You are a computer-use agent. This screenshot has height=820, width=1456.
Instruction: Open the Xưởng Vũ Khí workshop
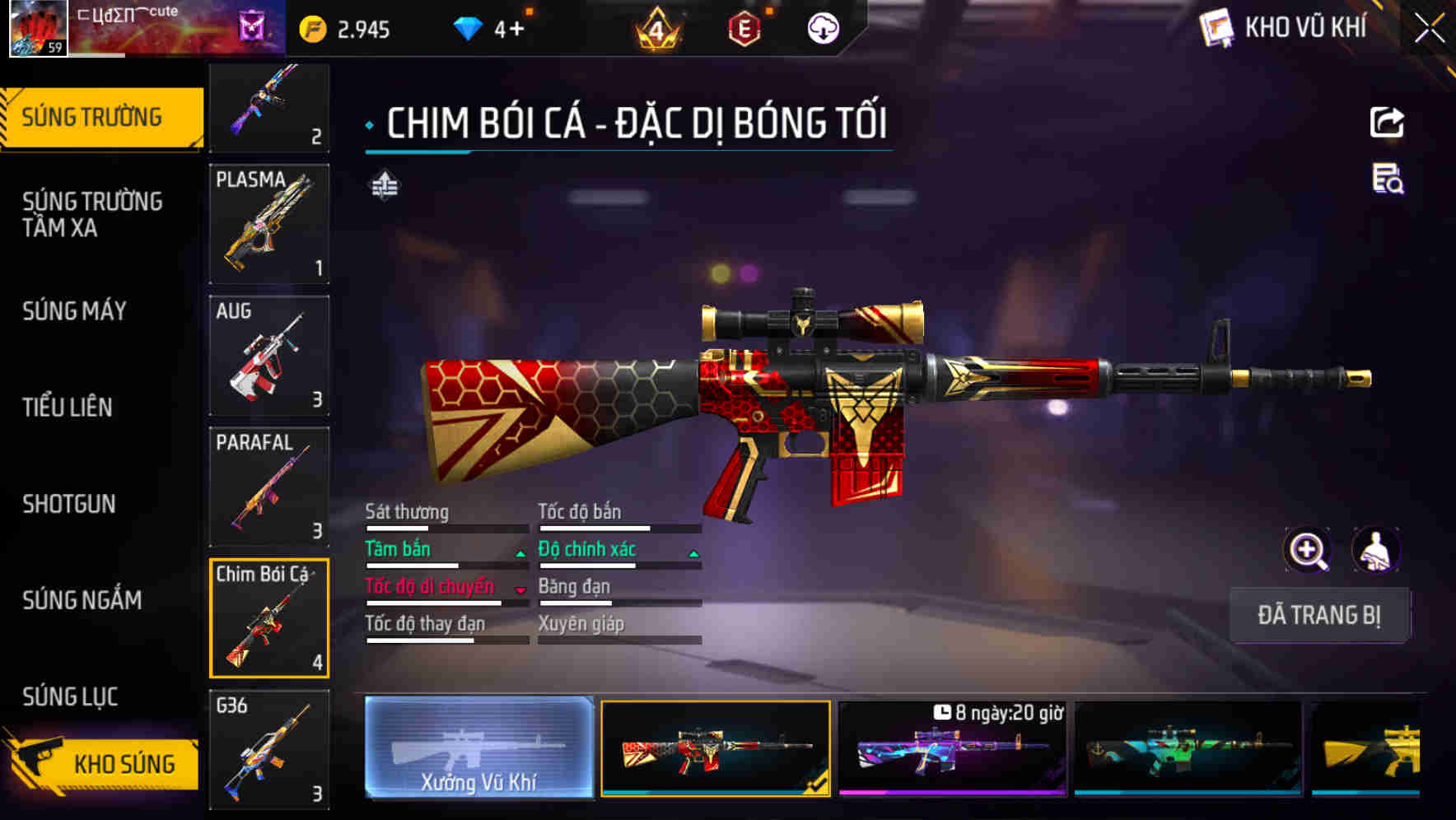click(x=478, y=748)
